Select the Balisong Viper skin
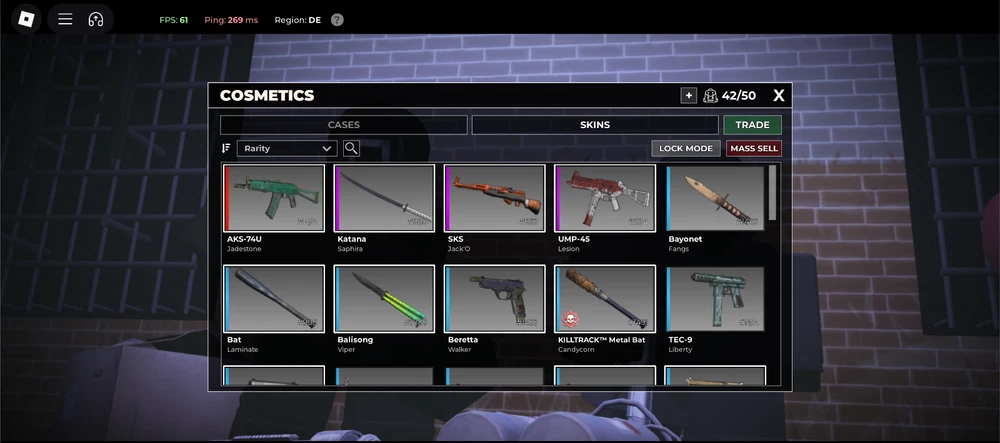1000x443 pixels. (385, 299)
